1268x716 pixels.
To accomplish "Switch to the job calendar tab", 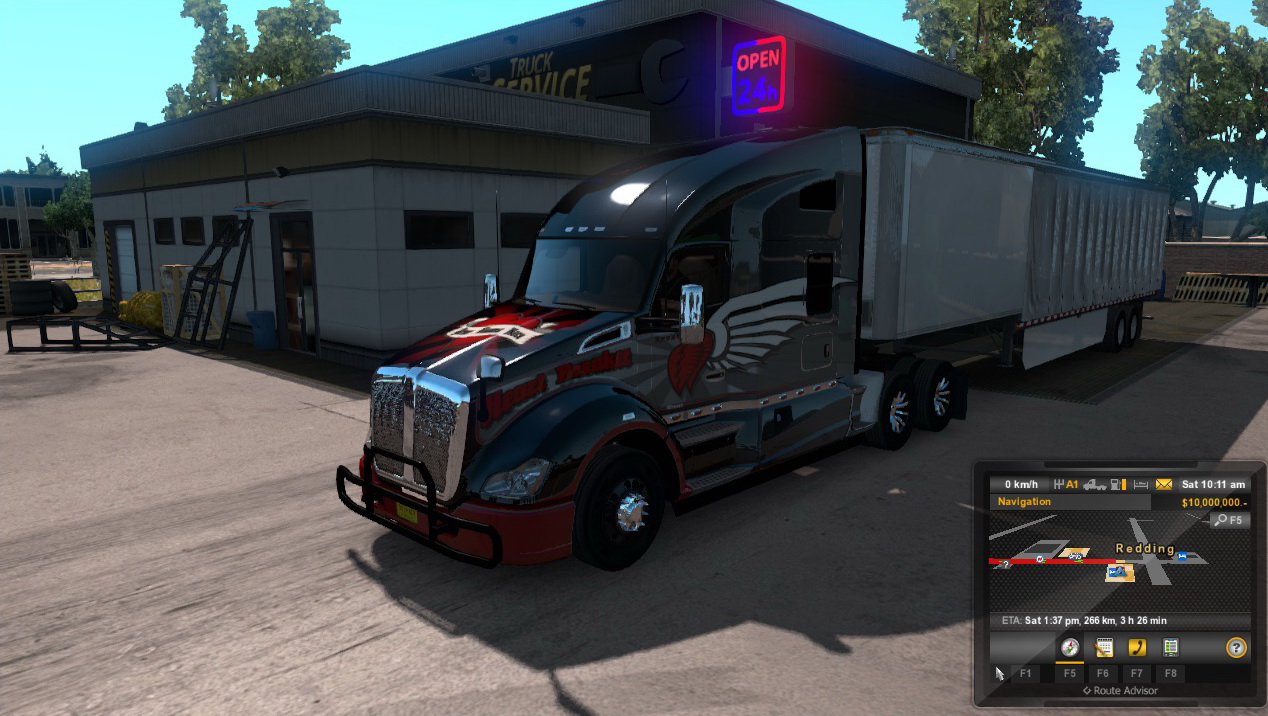I will [x=1104, y=648].
